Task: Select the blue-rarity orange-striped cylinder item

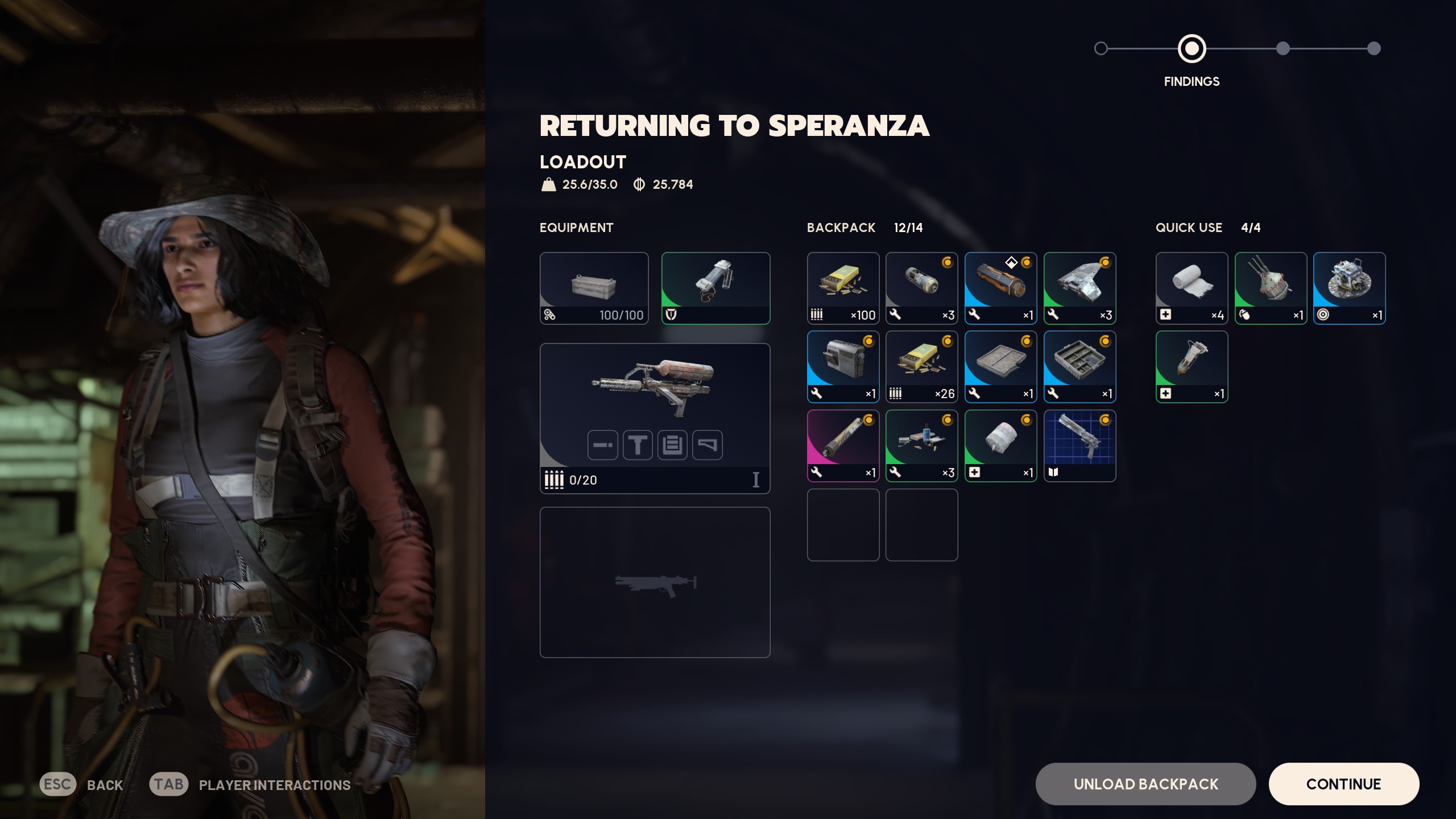Action: click(x=1000, y=288)
